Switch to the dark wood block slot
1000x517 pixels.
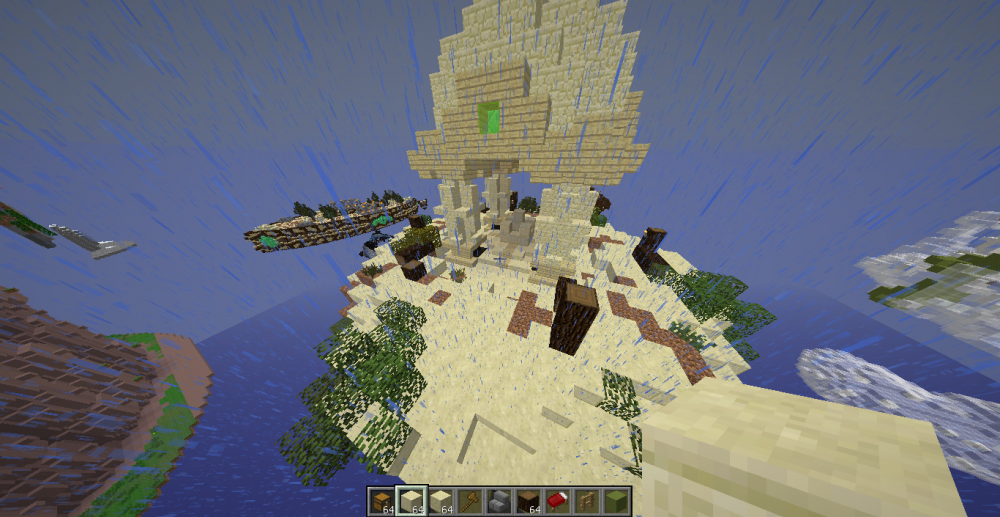pyautogui.click(x=527, y=500)
